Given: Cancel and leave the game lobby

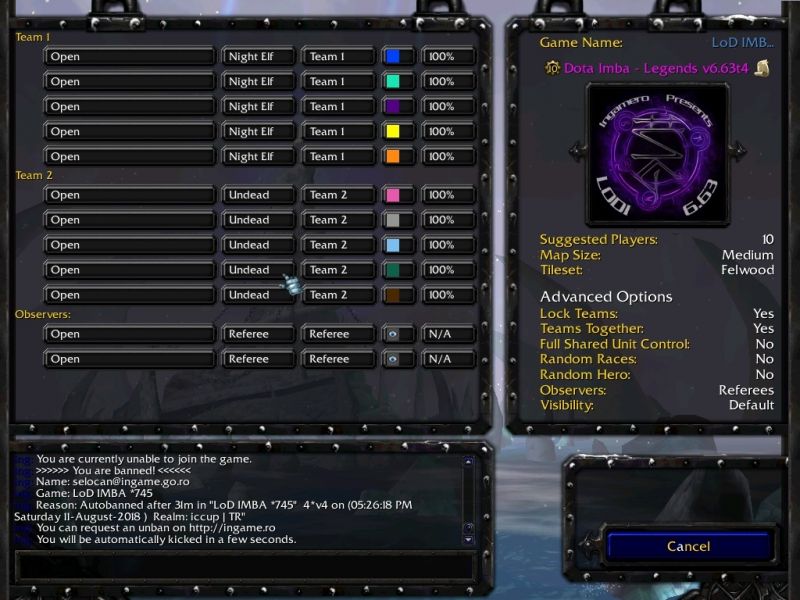Looking at the screenshot, I should tap(688, 546).
